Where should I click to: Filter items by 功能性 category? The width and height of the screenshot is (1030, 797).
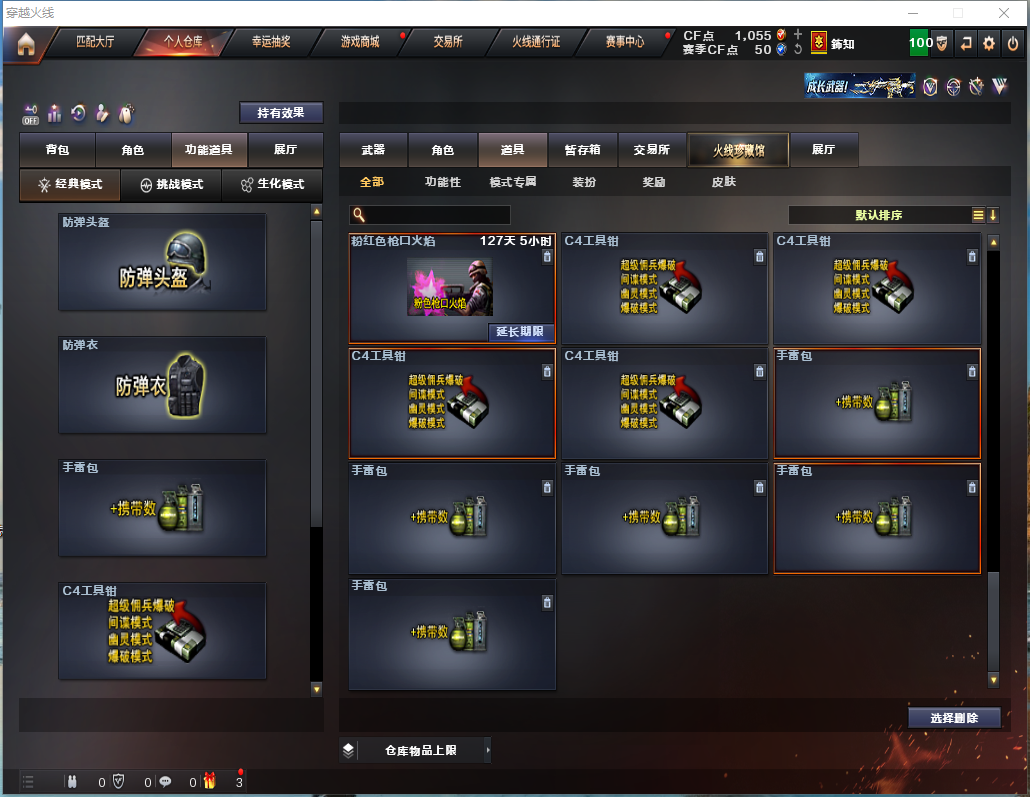[443, 182]
